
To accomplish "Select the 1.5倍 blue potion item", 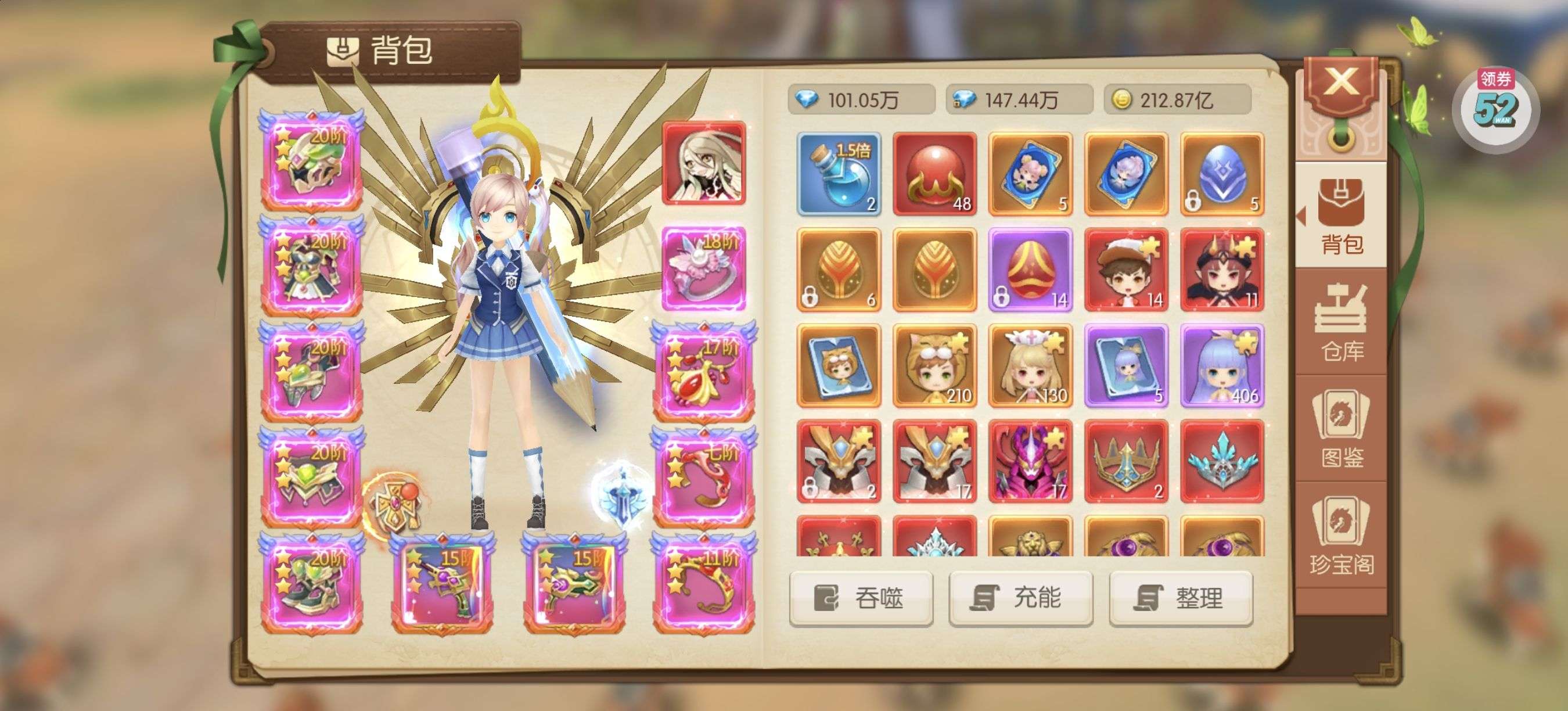I will click(839, 174).
